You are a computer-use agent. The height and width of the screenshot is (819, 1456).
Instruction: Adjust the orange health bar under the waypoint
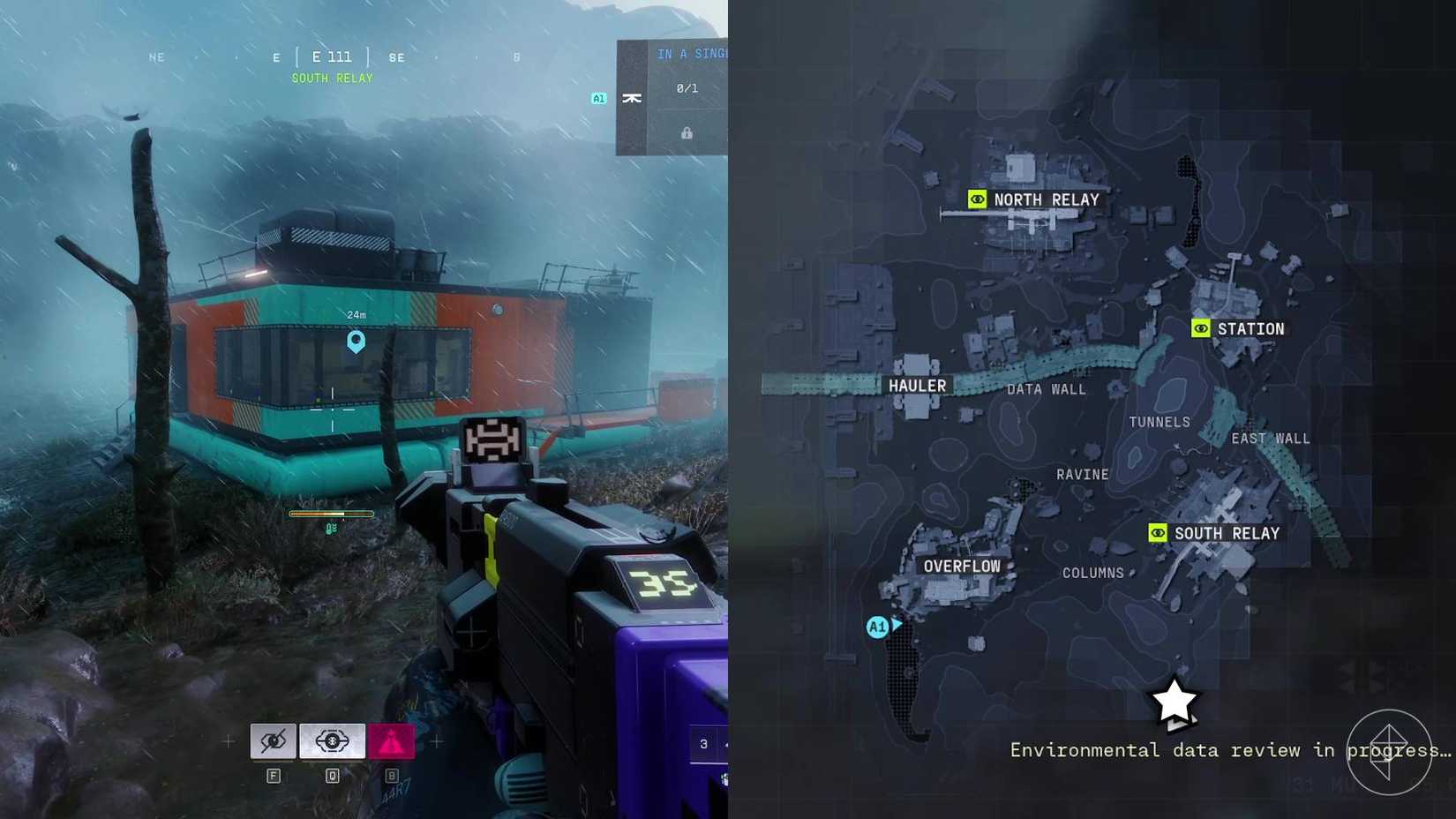pyautogui.click(x=331, y=513)
